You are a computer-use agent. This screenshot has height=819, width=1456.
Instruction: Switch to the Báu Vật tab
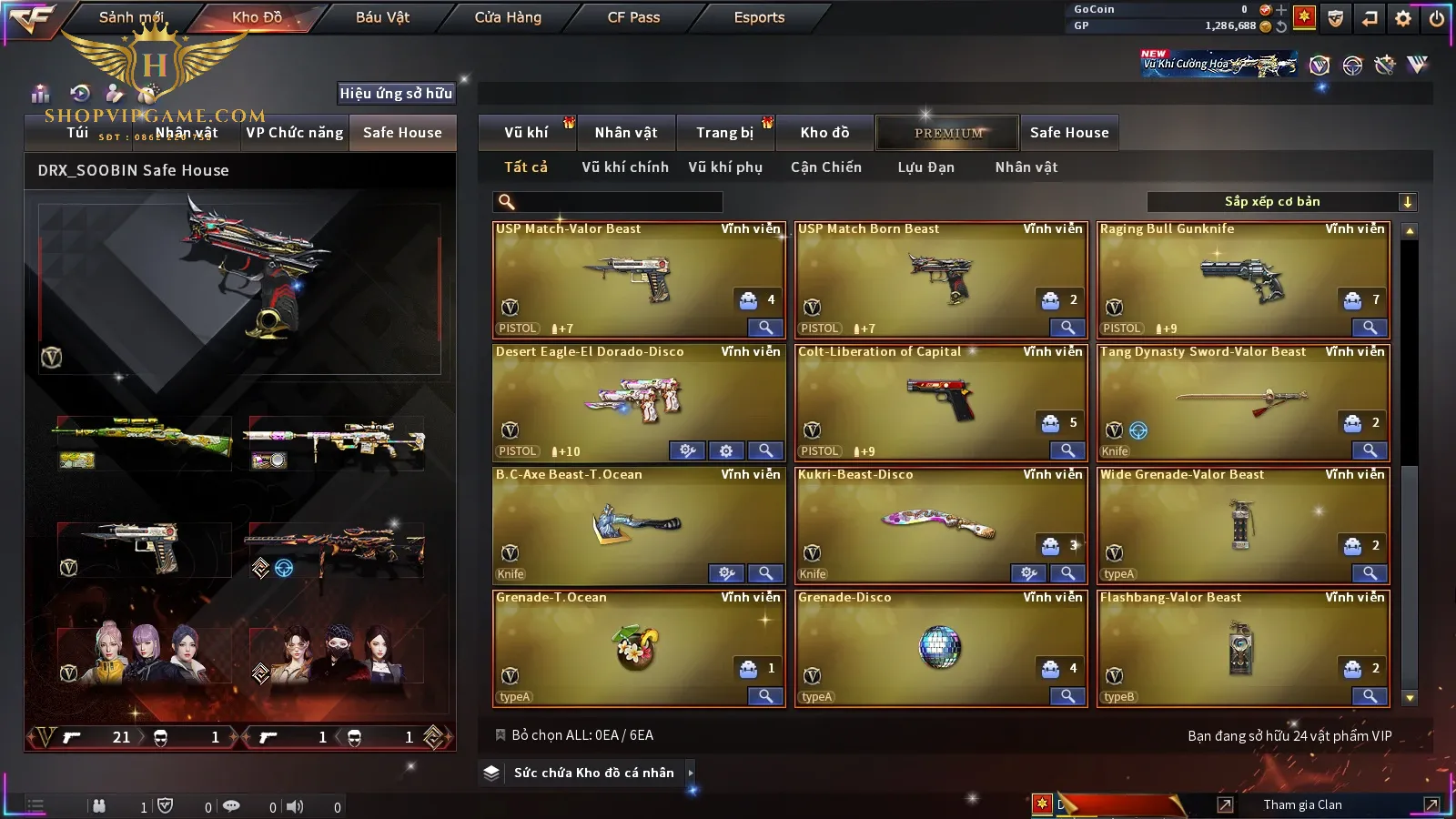pyautogui.click(x=382, y=17)
